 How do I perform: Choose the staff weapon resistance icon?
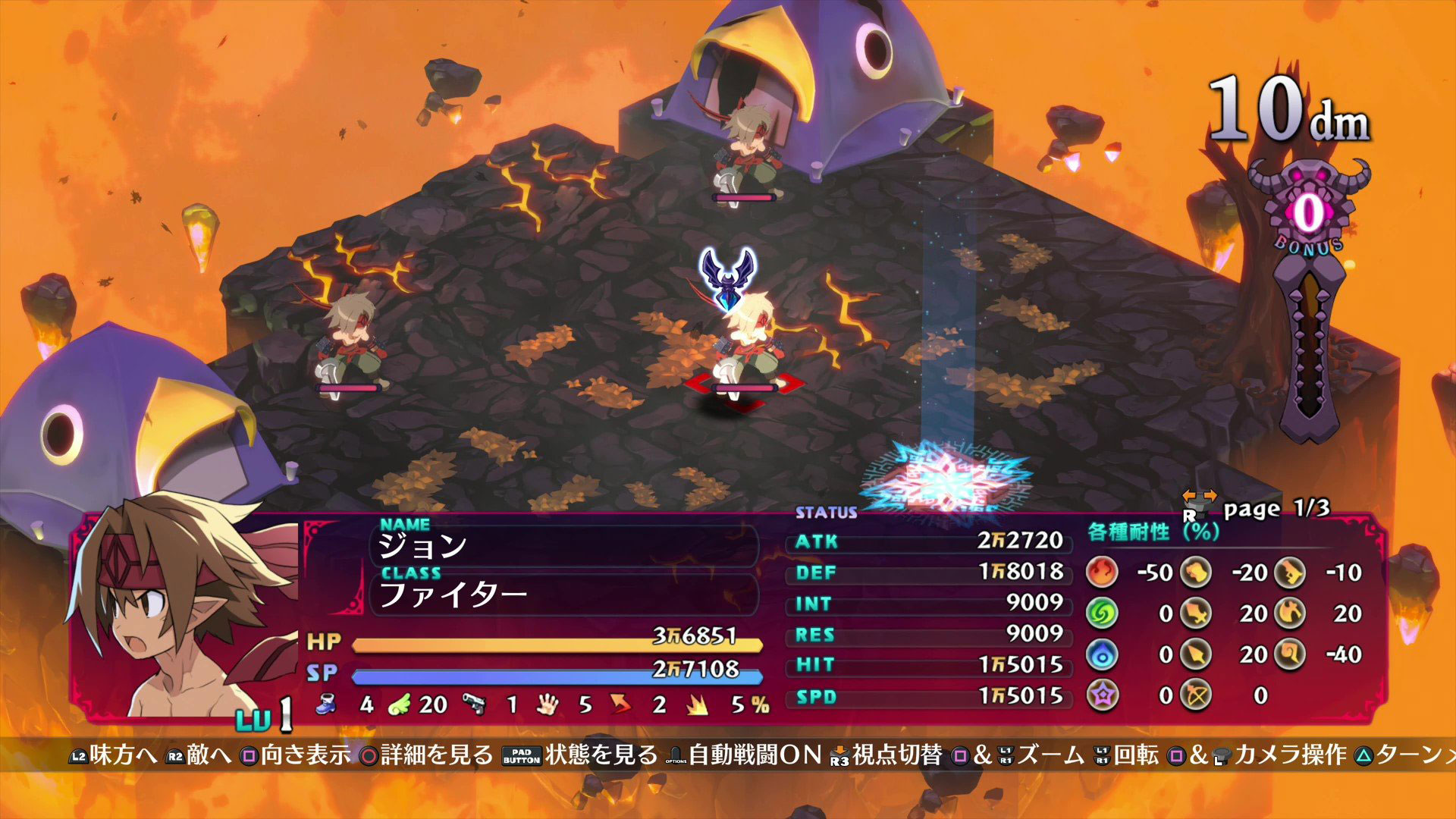(1290, 654)
